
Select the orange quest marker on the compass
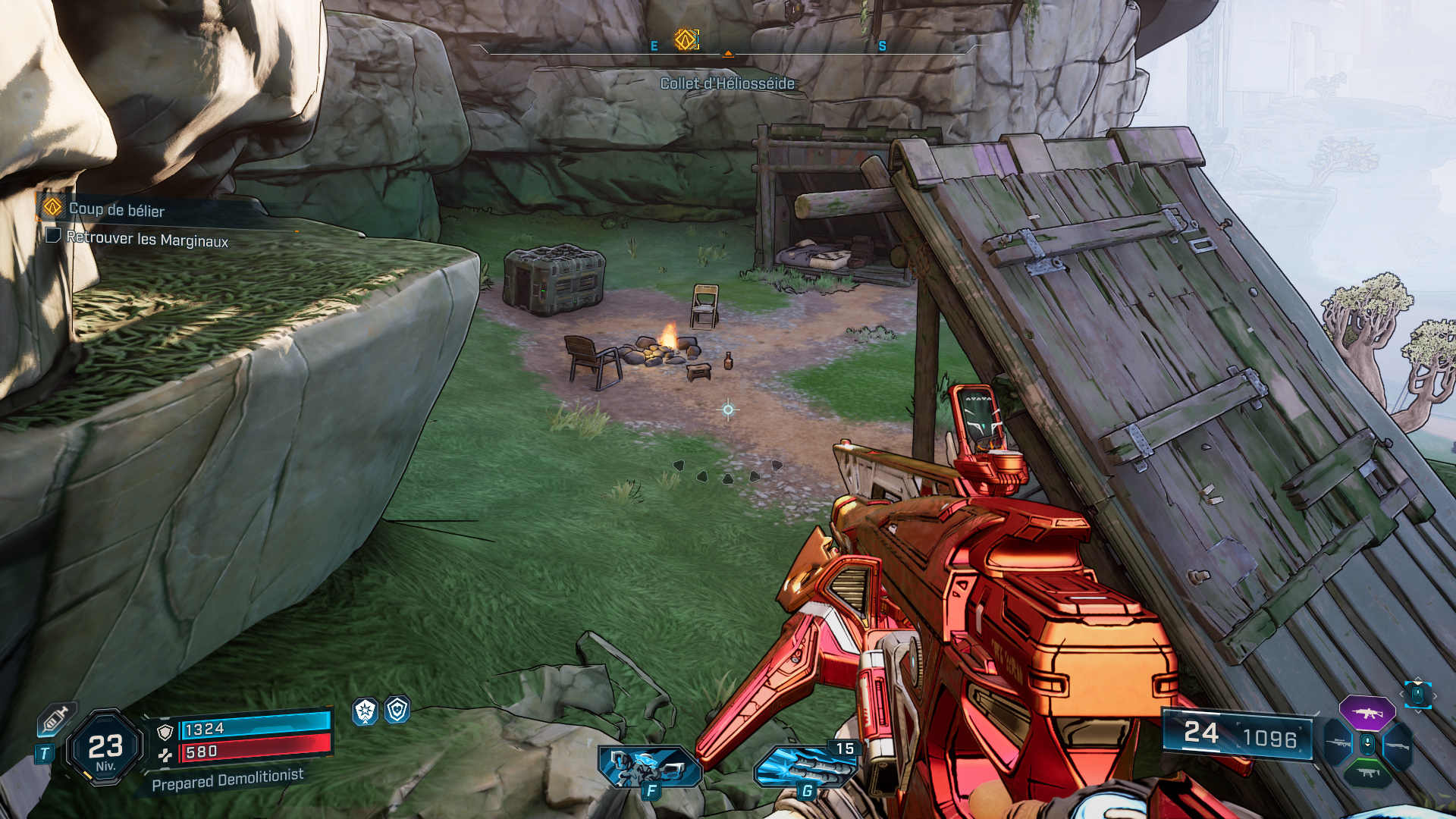click(x=686, y=39)
